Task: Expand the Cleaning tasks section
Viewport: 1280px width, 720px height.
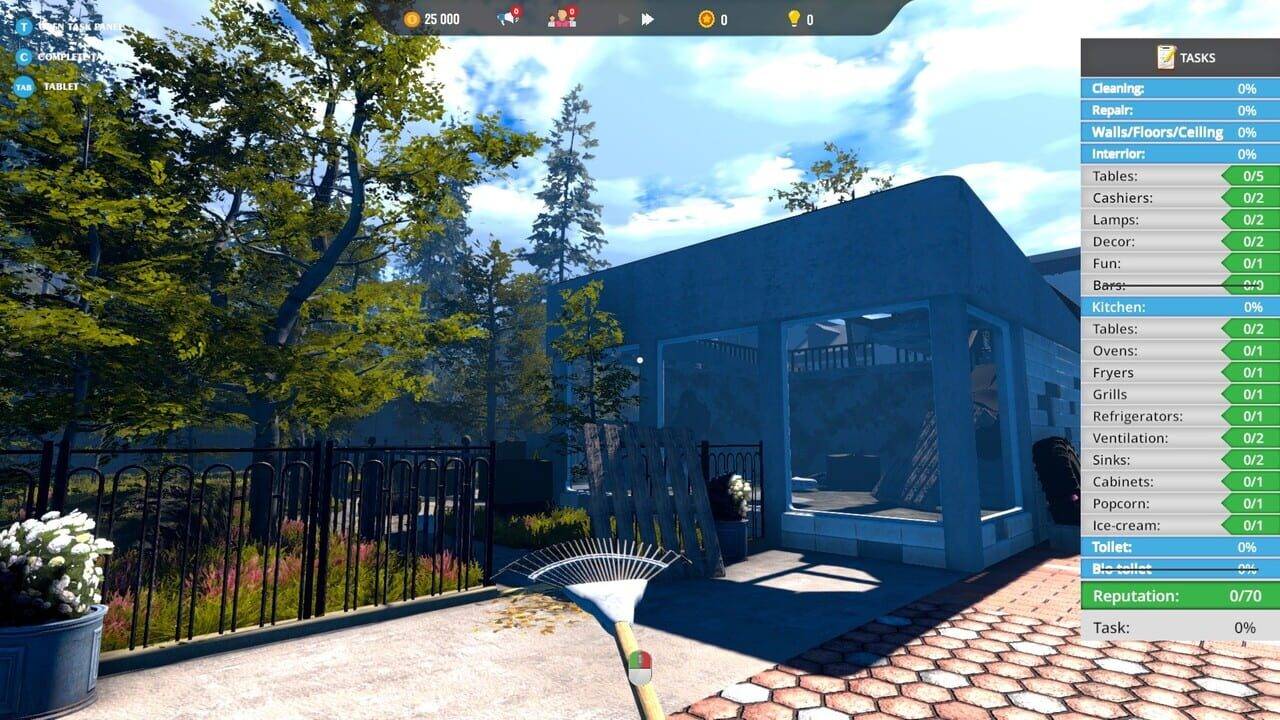Action: [x=1178, y=88]
